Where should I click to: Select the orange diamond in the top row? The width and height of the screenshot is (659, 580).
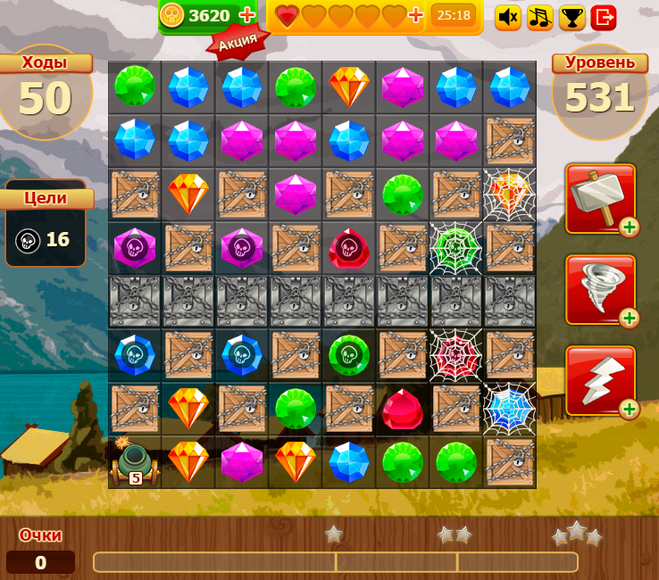click(x=349, y=87)
